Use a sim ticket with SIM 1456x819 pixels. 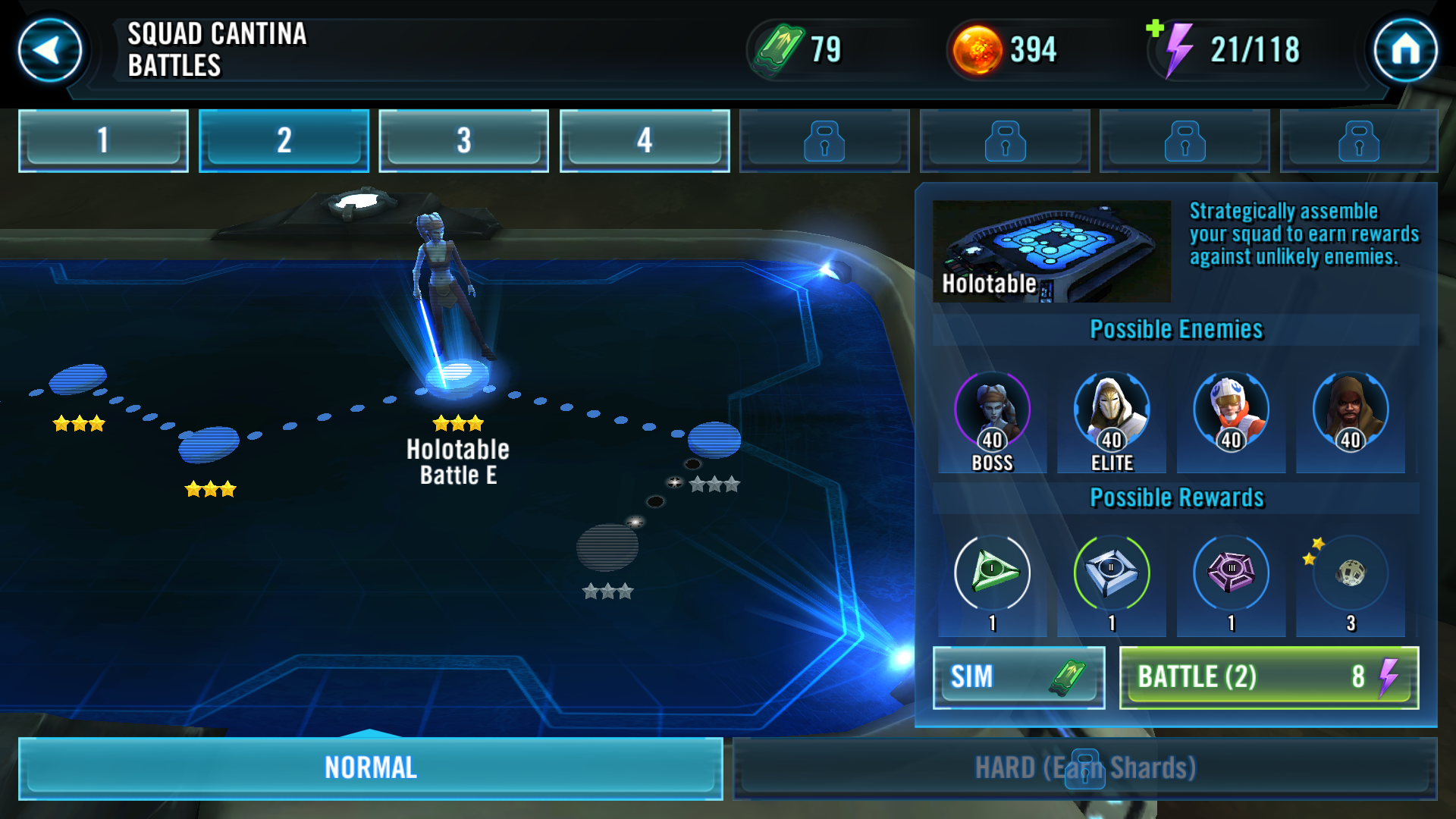[x=1018, y=677]
